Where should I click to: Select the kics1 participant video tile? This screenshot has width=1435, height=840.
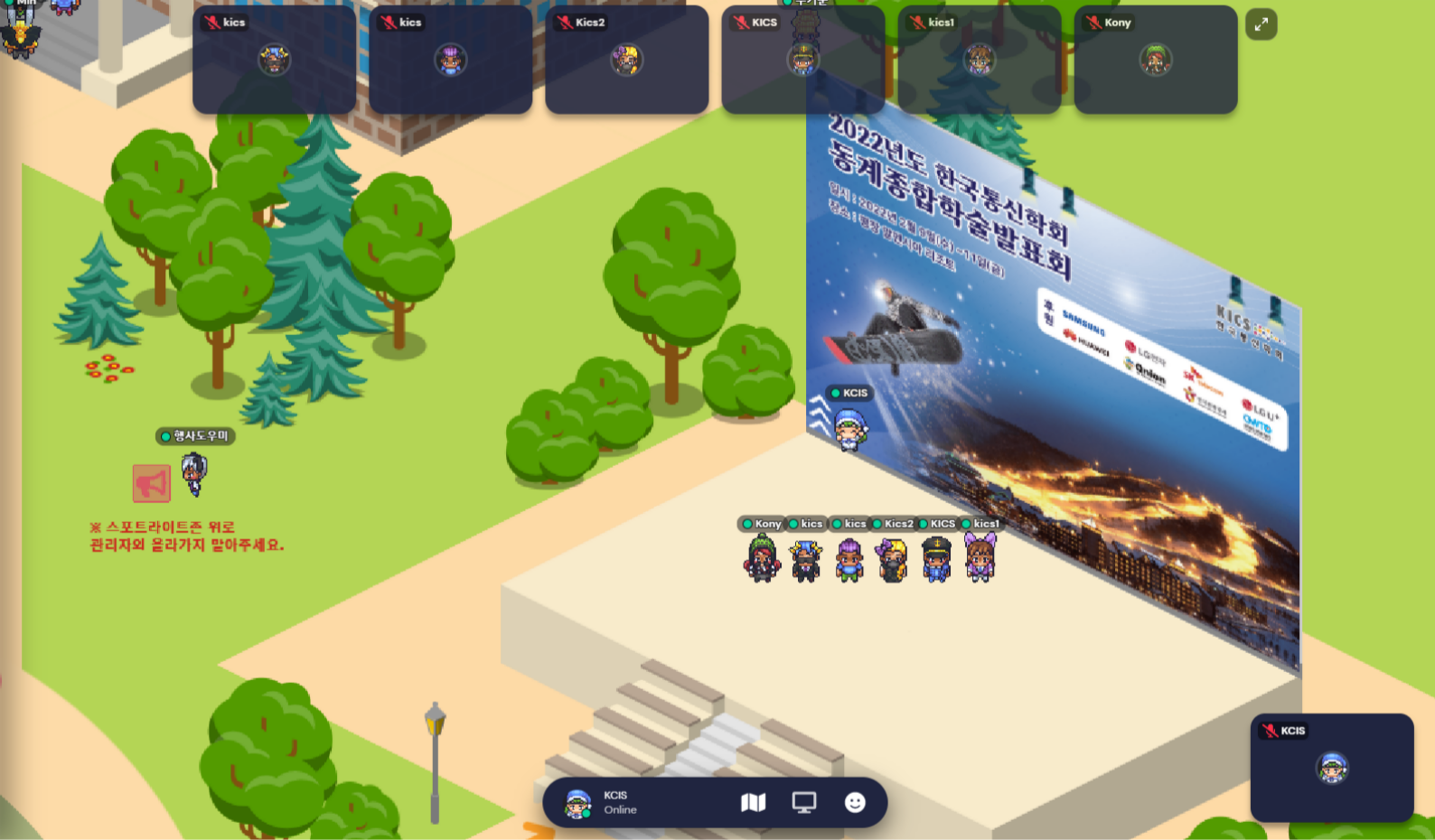click(979, 60)
